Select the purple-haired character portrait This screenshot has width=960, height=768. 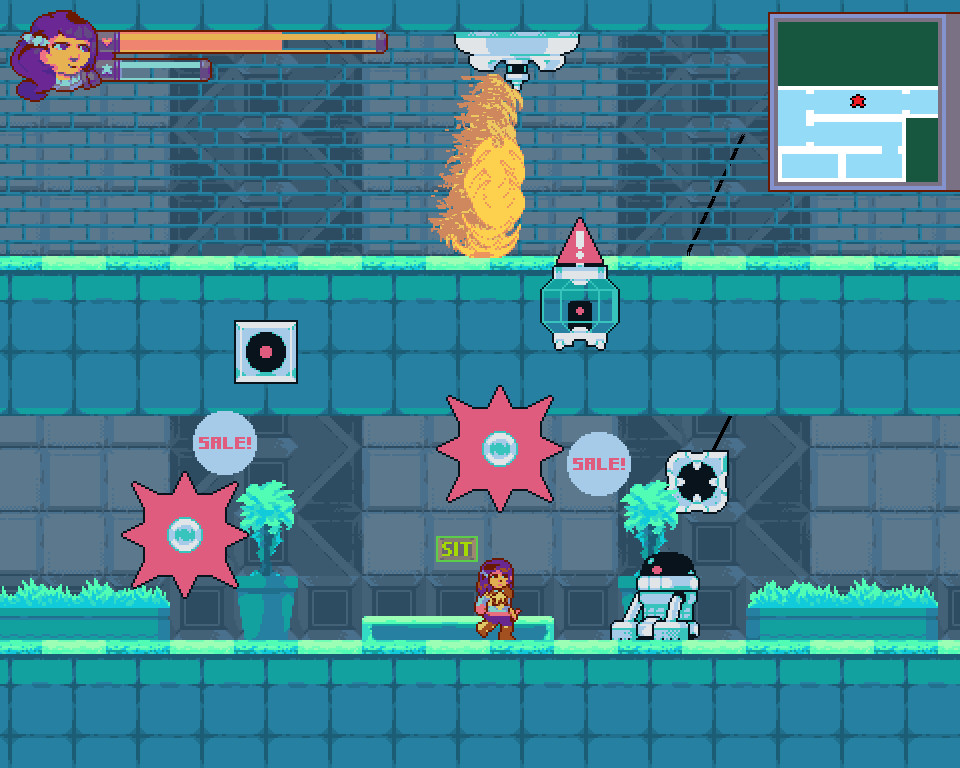56,57
